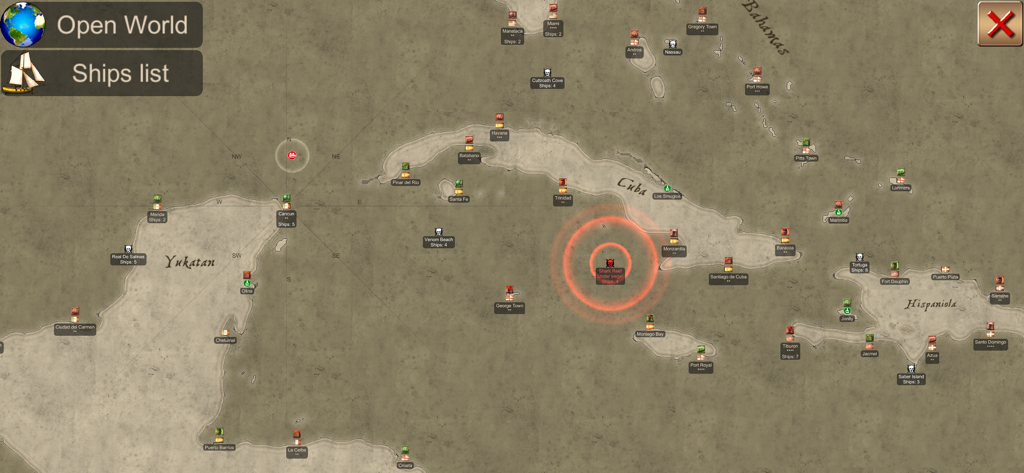Open the Open World view
1024x473 pixels.
point(101,25)
